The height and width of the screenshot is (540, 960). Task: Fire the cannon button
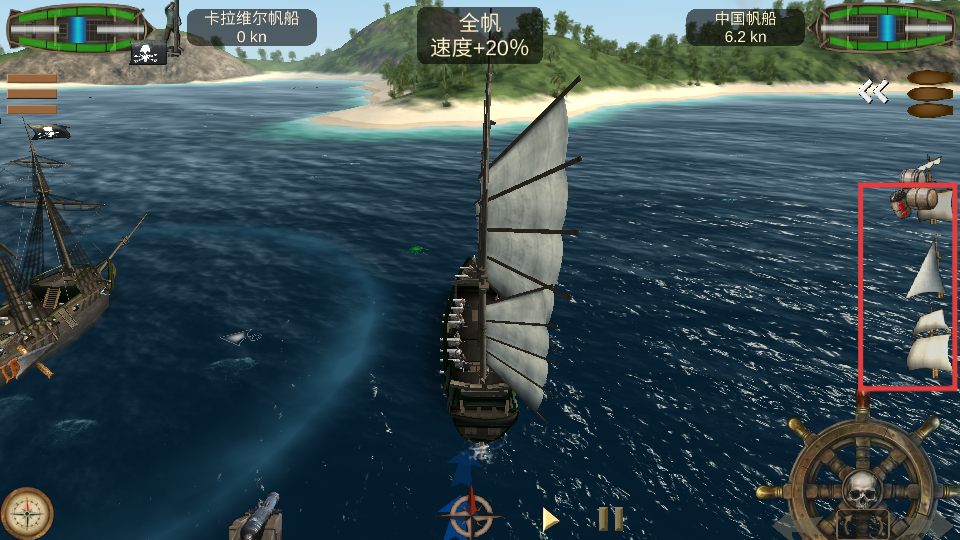(256, 516)
